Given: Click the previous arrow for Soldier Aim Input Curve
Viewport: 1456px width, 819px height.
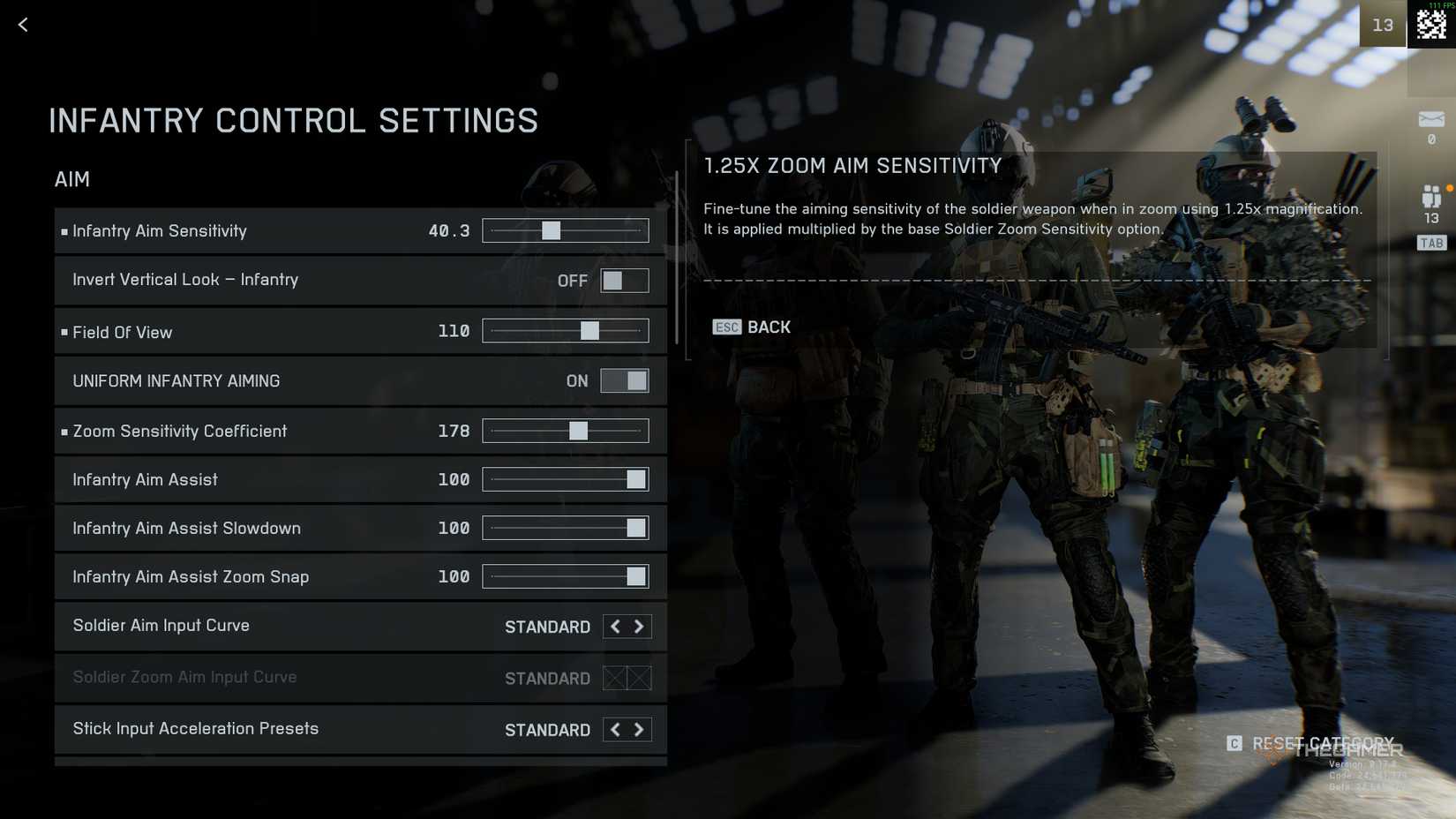Looking at the screenshot, I should point(615,627).
